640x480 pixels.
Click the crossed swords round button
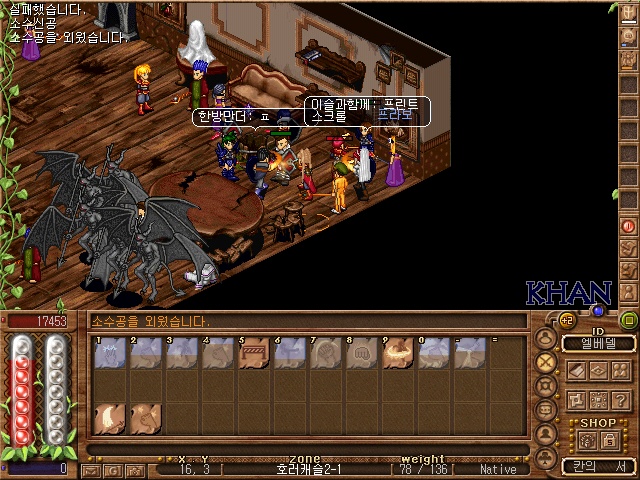click(x=545, y=362)
